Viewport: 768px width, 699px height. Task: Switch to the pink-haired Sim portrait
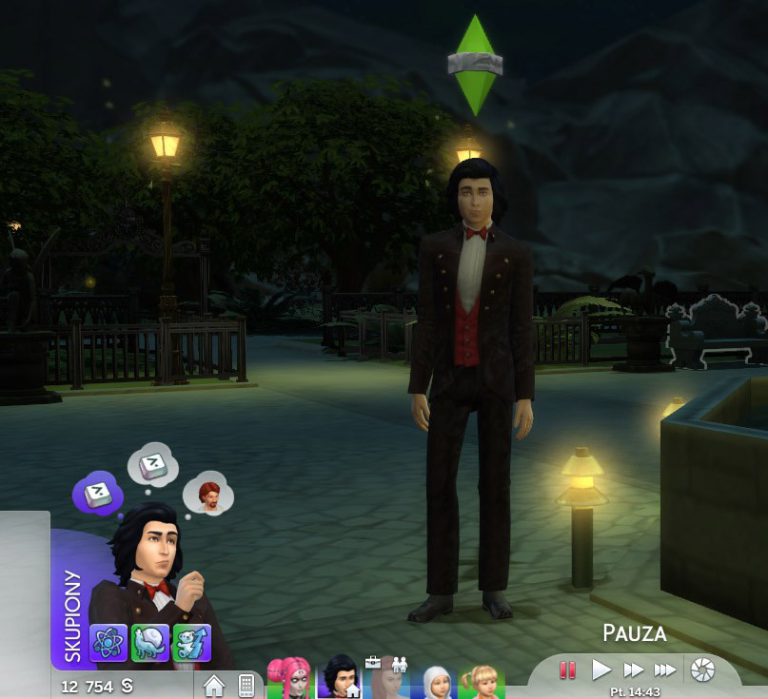(289, 679)
